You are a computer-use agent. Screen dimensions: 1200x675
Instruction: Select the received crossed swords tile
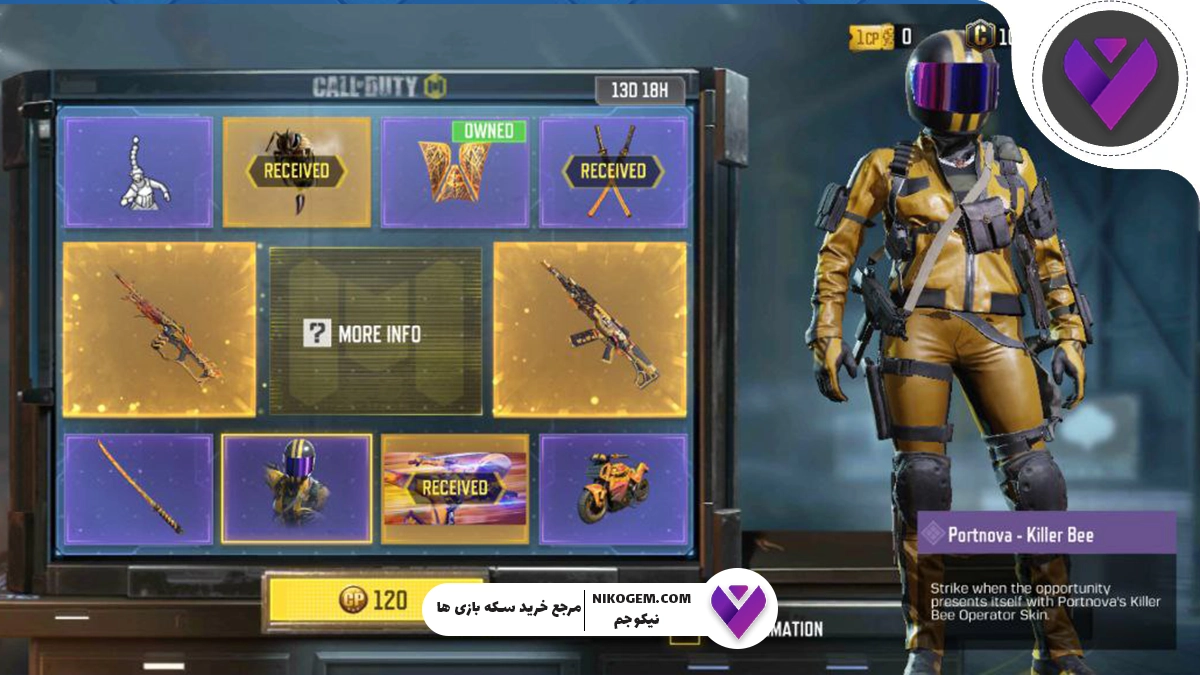pyautogui.click(x=613, y=172)
